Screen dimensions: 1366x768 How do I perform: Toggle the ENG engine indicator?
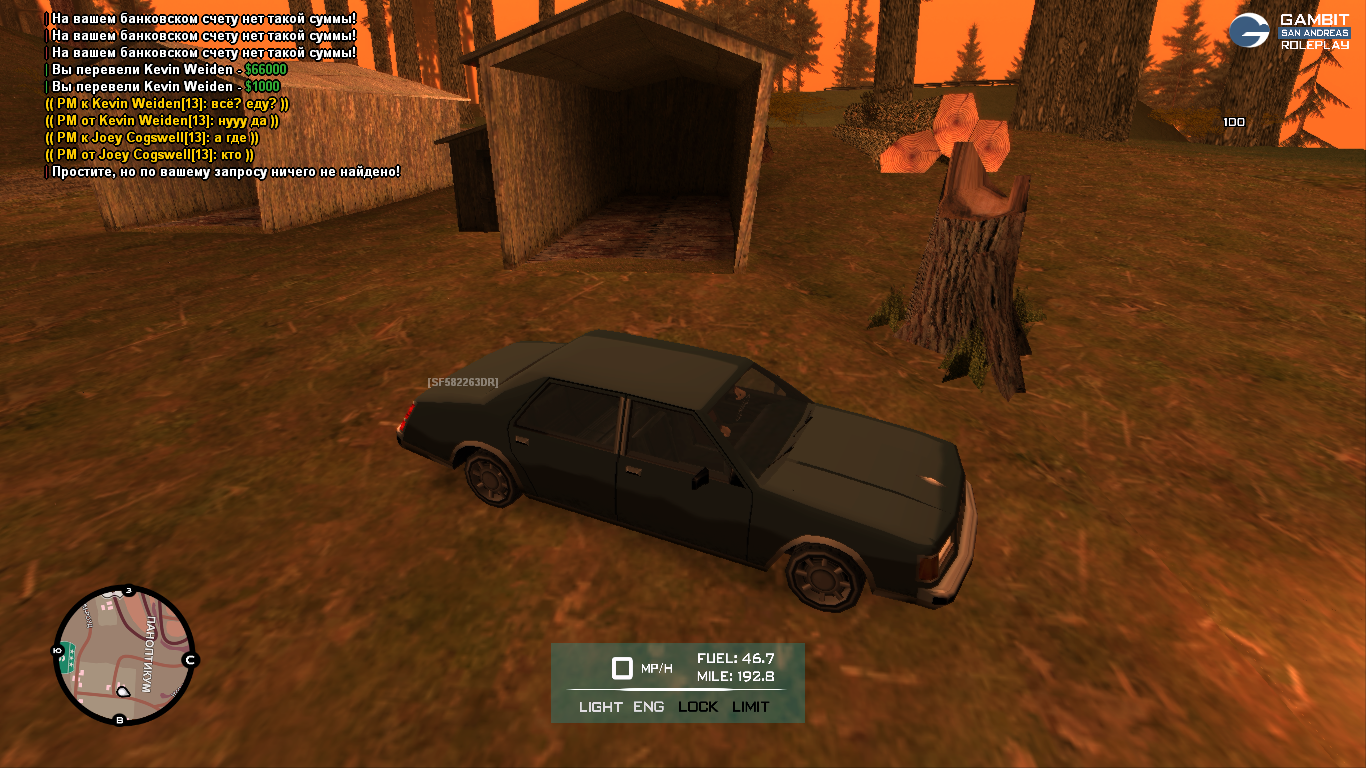(x=648, y=707)
